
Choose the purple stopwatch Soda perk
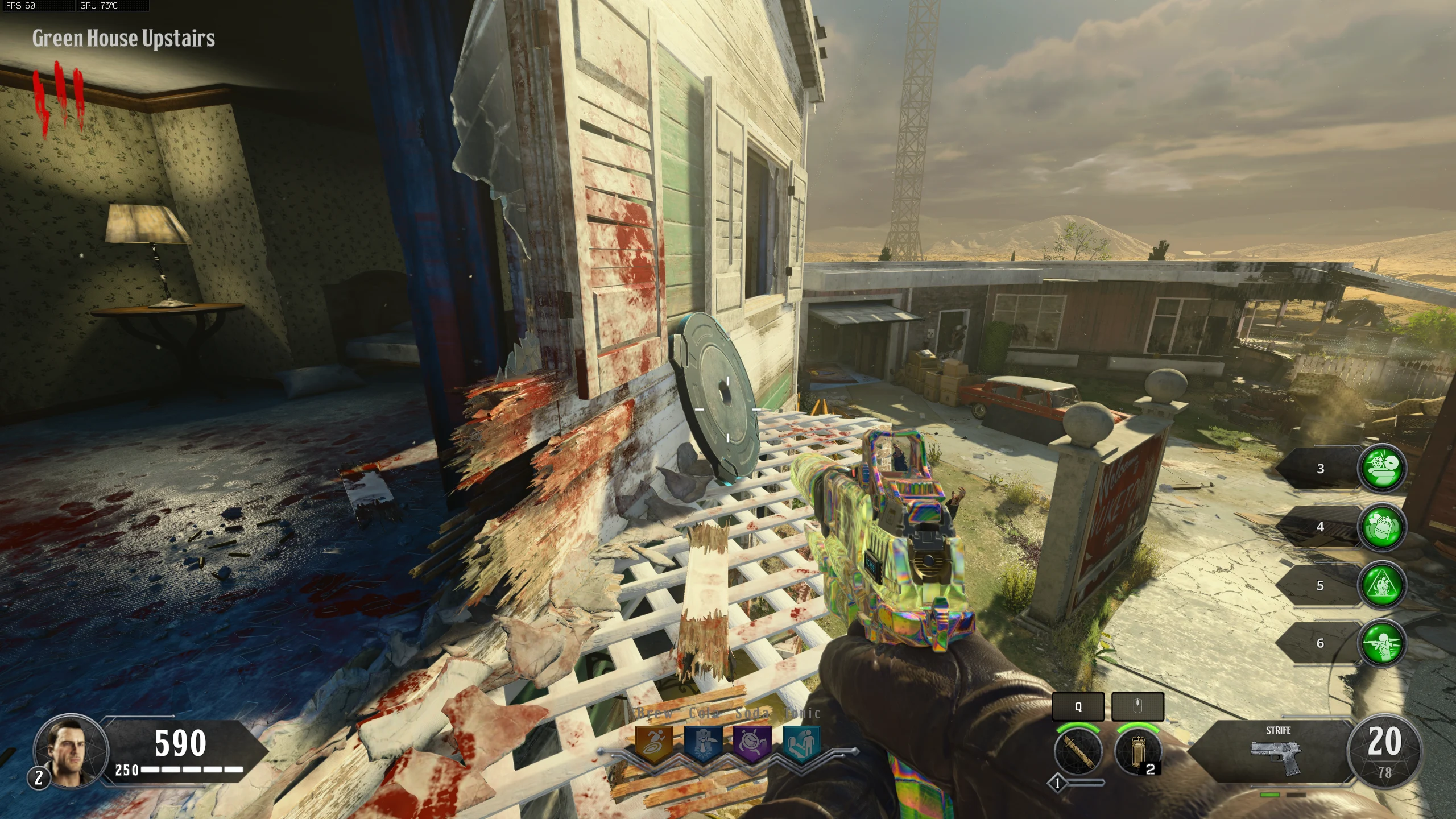point(752,743)
